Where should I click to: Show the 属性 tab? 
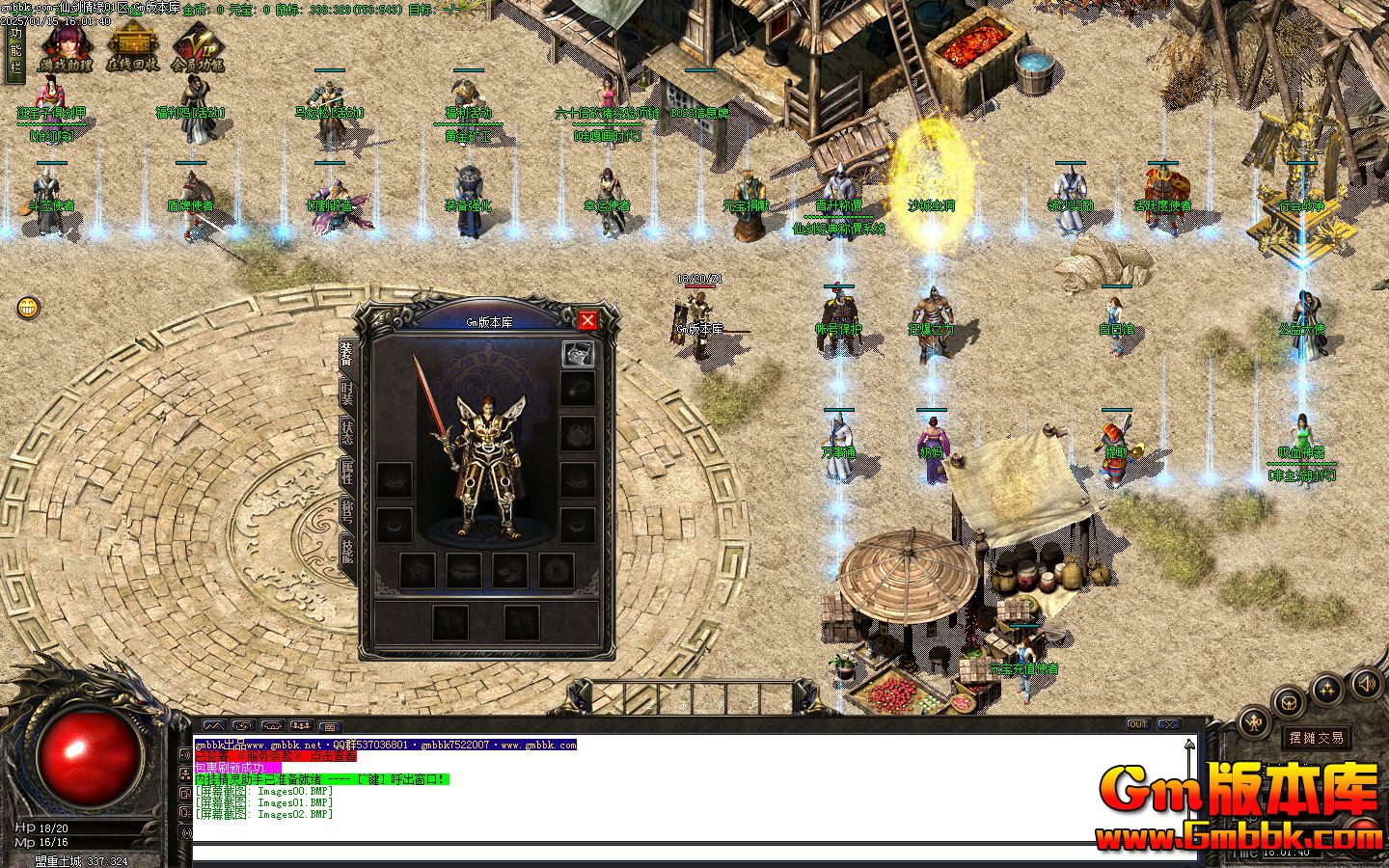[x=346, y=472]
